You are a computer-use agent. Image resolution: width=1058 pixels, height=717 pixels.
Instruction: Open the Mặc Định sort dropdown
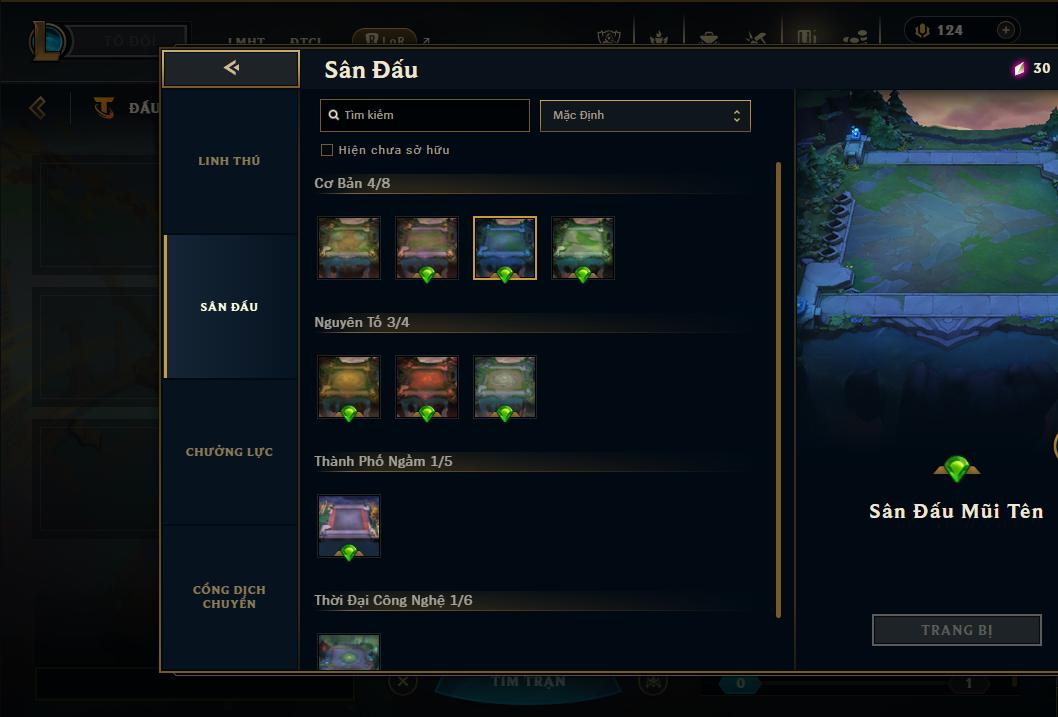(x=645, y=115)
